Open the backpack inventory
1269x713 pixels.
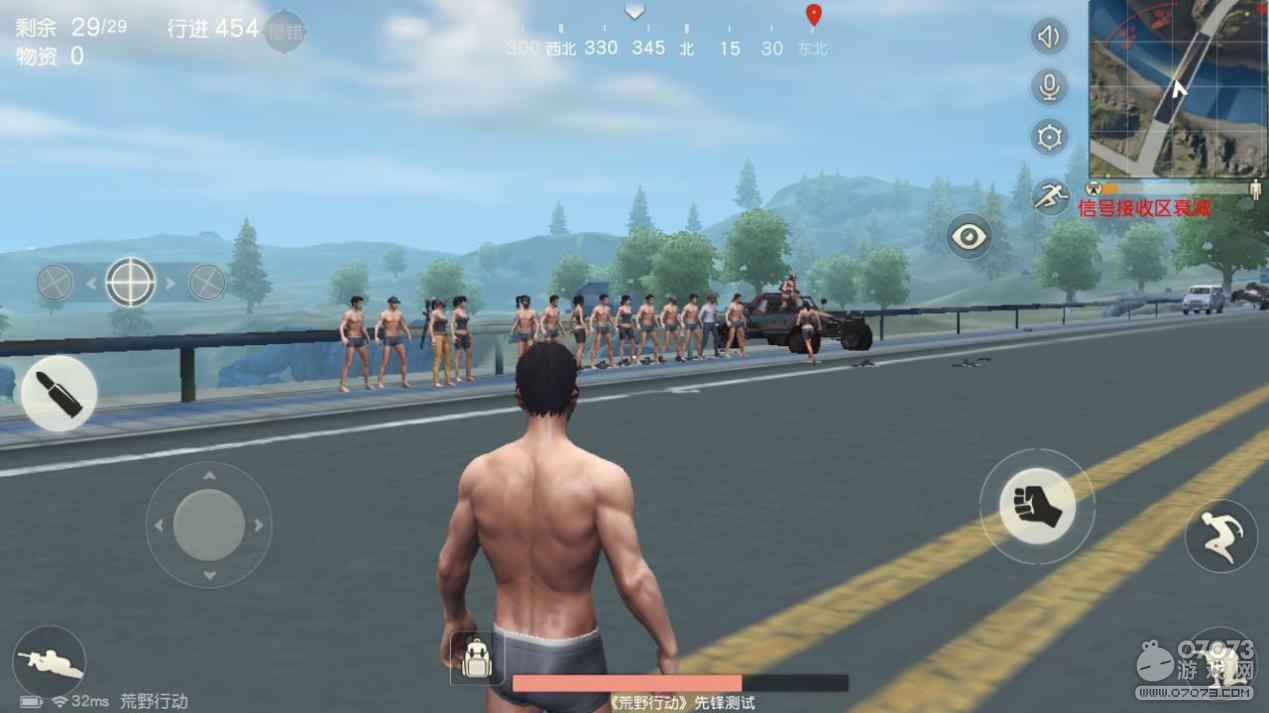pyautogui.click(x=477, y=658)
